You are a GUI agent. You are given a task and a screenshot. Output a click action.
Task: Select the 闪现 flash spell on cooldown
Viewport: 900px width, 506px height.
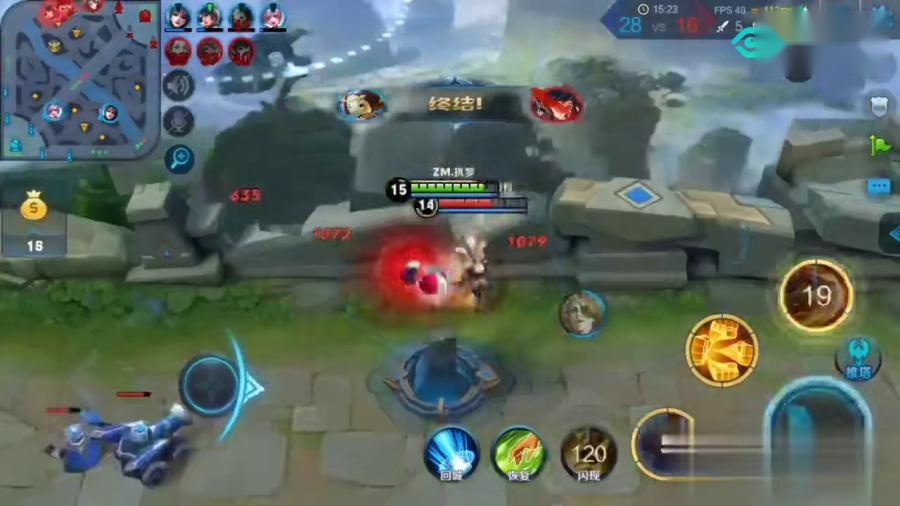click(x=588, y=453)
